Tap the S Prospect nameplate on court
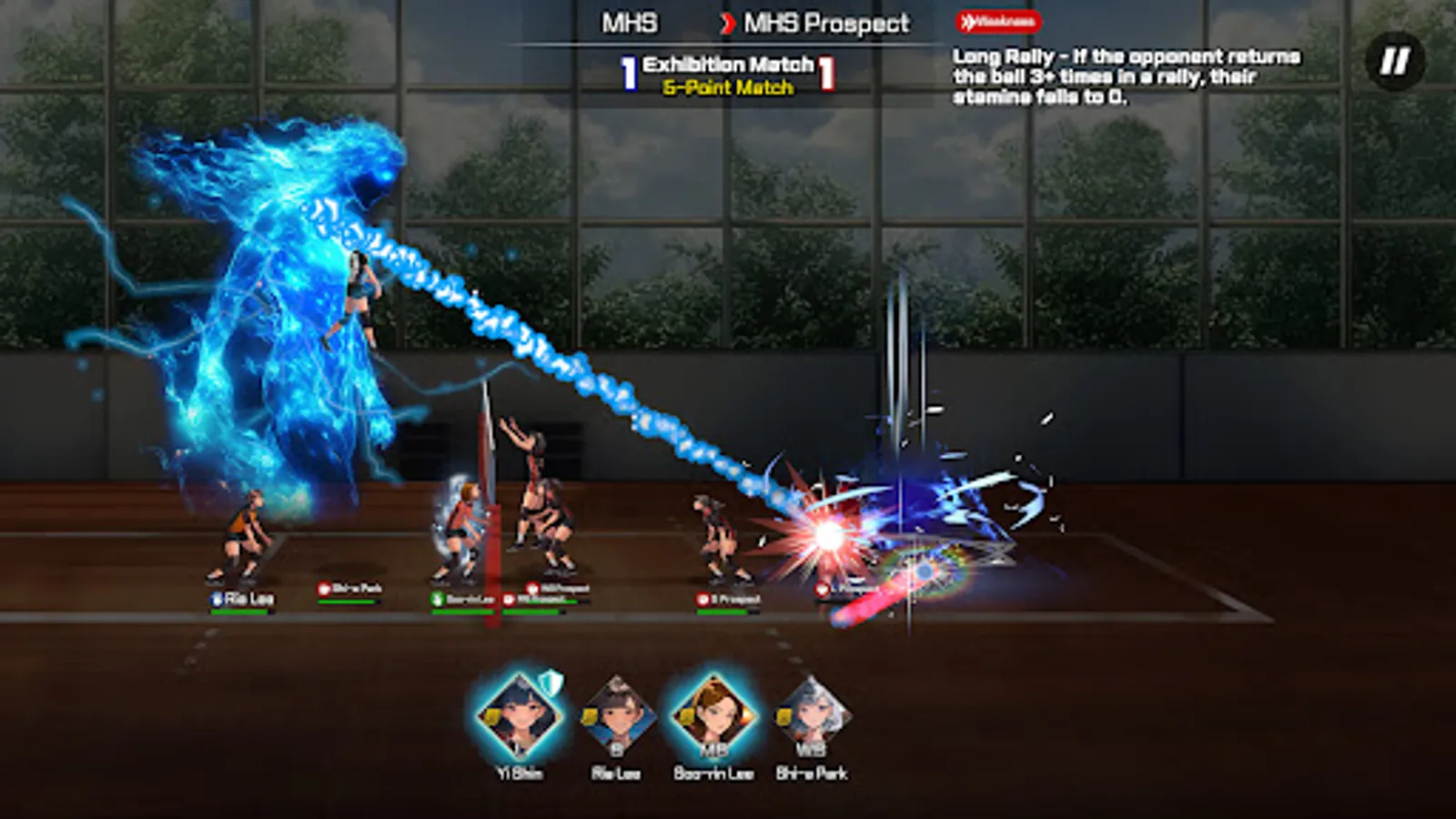The height and width of the screenshot is (819, 1456). (x=728, y=598)
